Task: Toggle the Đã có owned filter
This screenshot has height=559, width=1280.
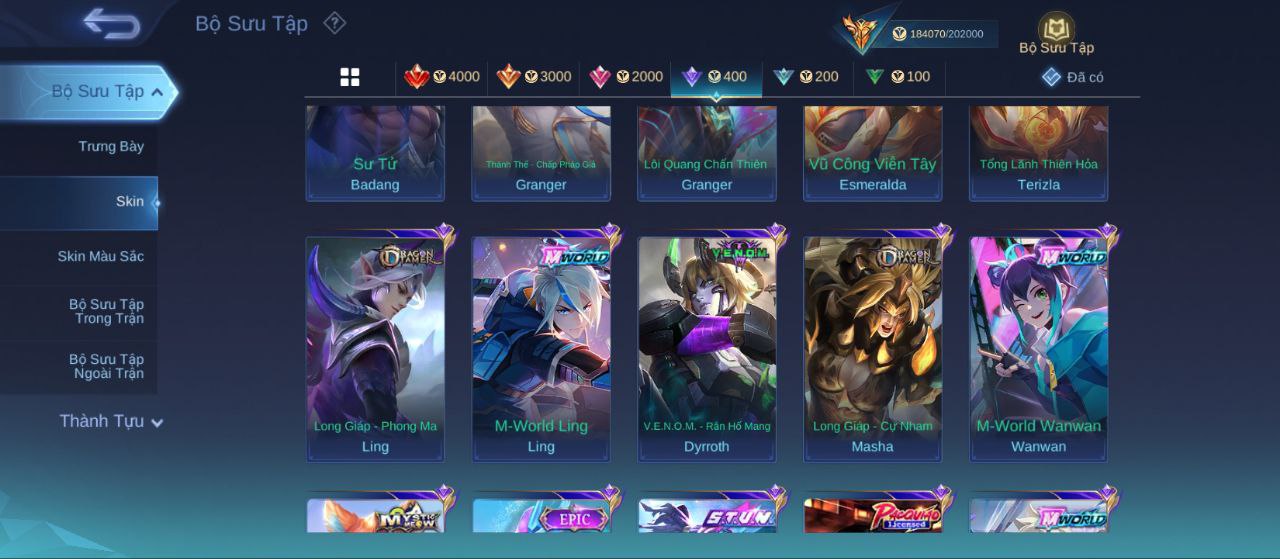Action: pos(1072,77)
